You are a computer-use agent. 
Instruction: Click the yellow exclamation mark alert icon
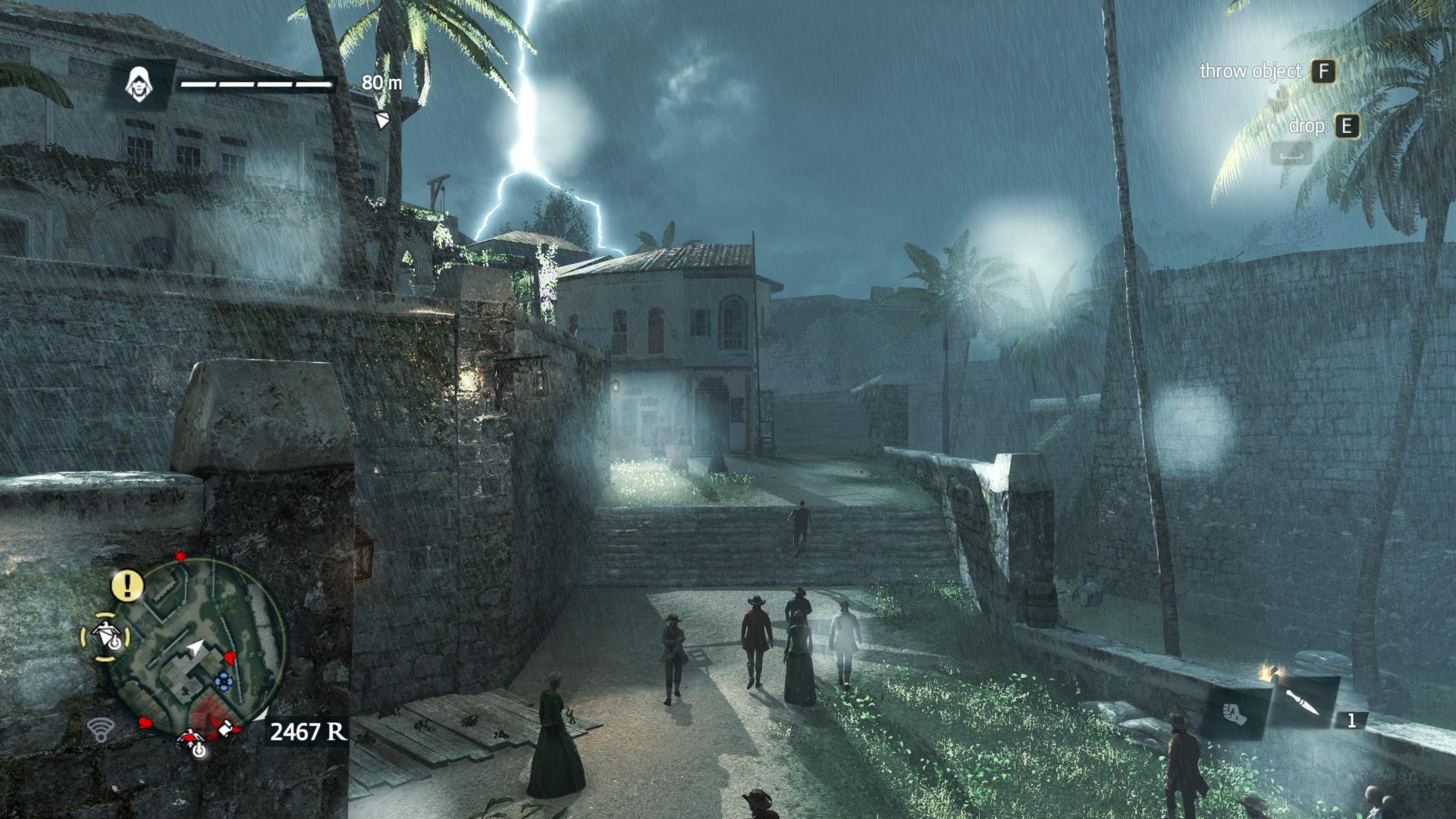tap(128, 584)
